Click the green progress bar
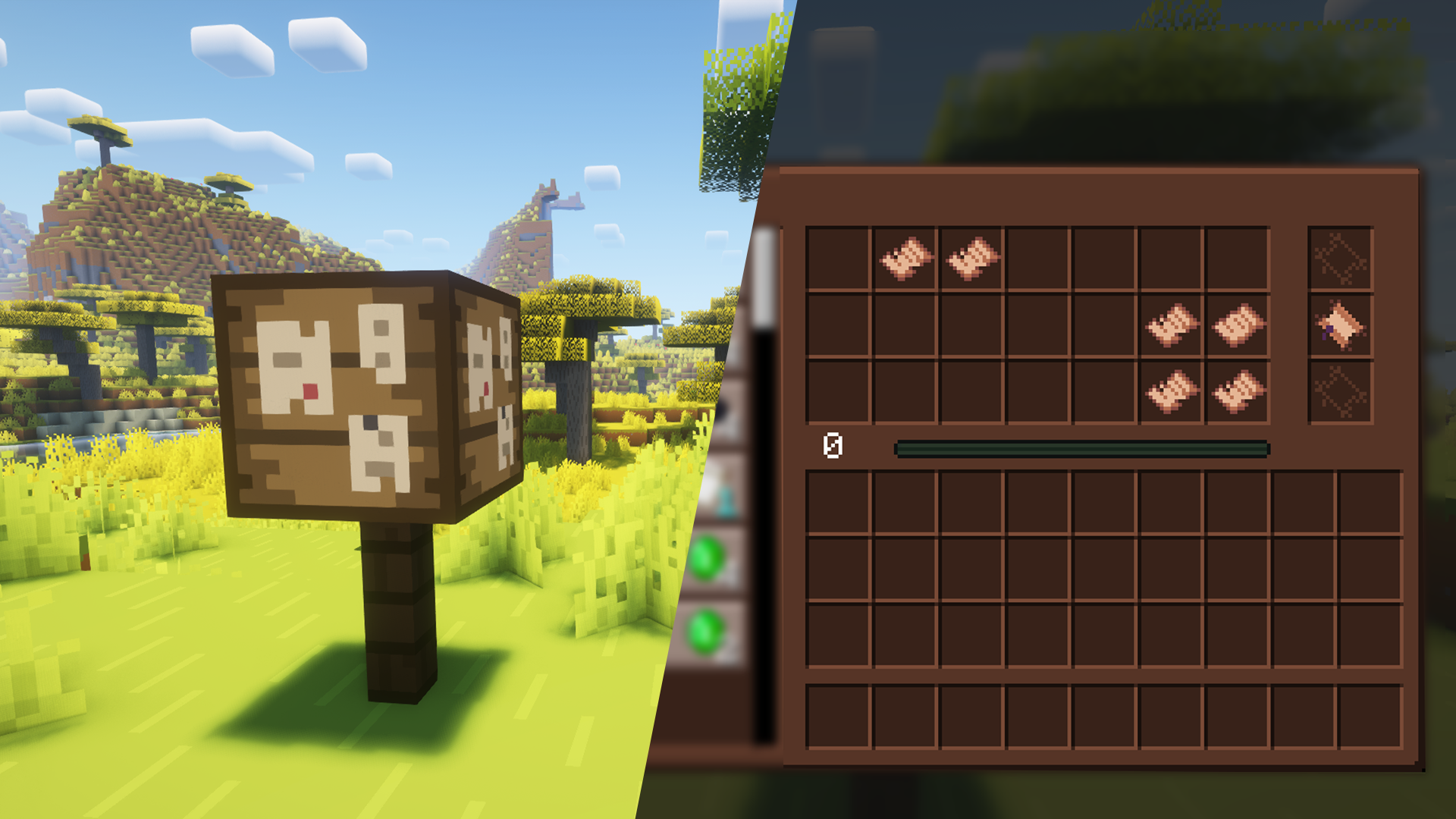Screen dimensions: 1456x819 click(1084, 449)
